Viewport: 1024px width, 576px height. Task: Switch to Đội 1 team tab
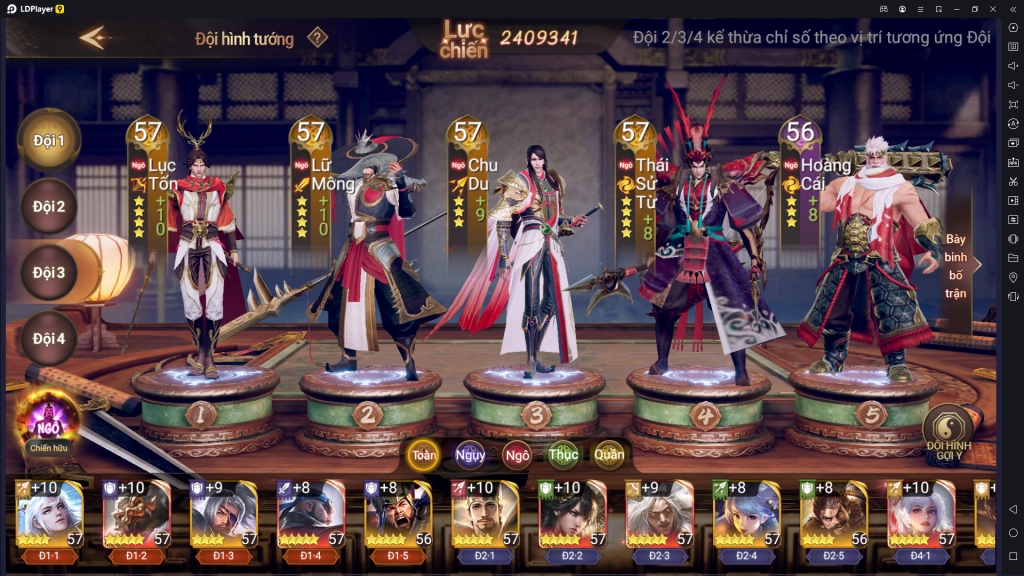pos(48,140)
